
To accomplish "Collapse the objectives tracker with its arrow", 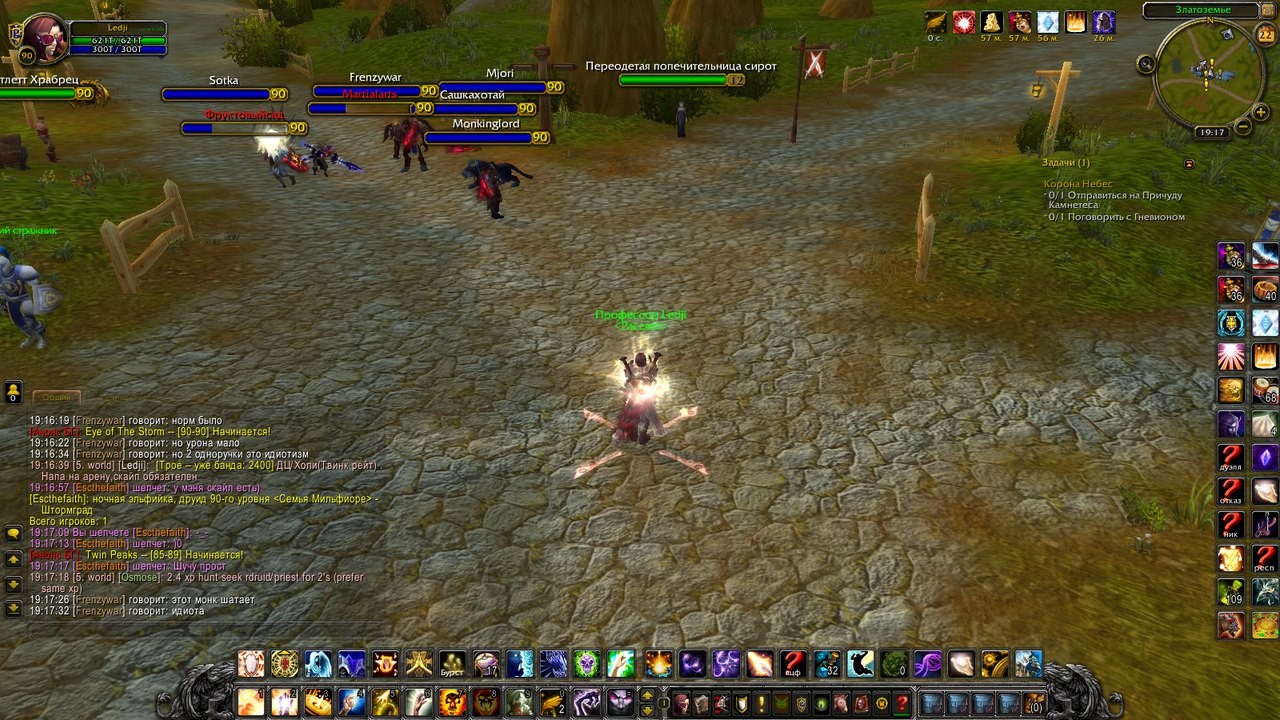I will 1189,163.
